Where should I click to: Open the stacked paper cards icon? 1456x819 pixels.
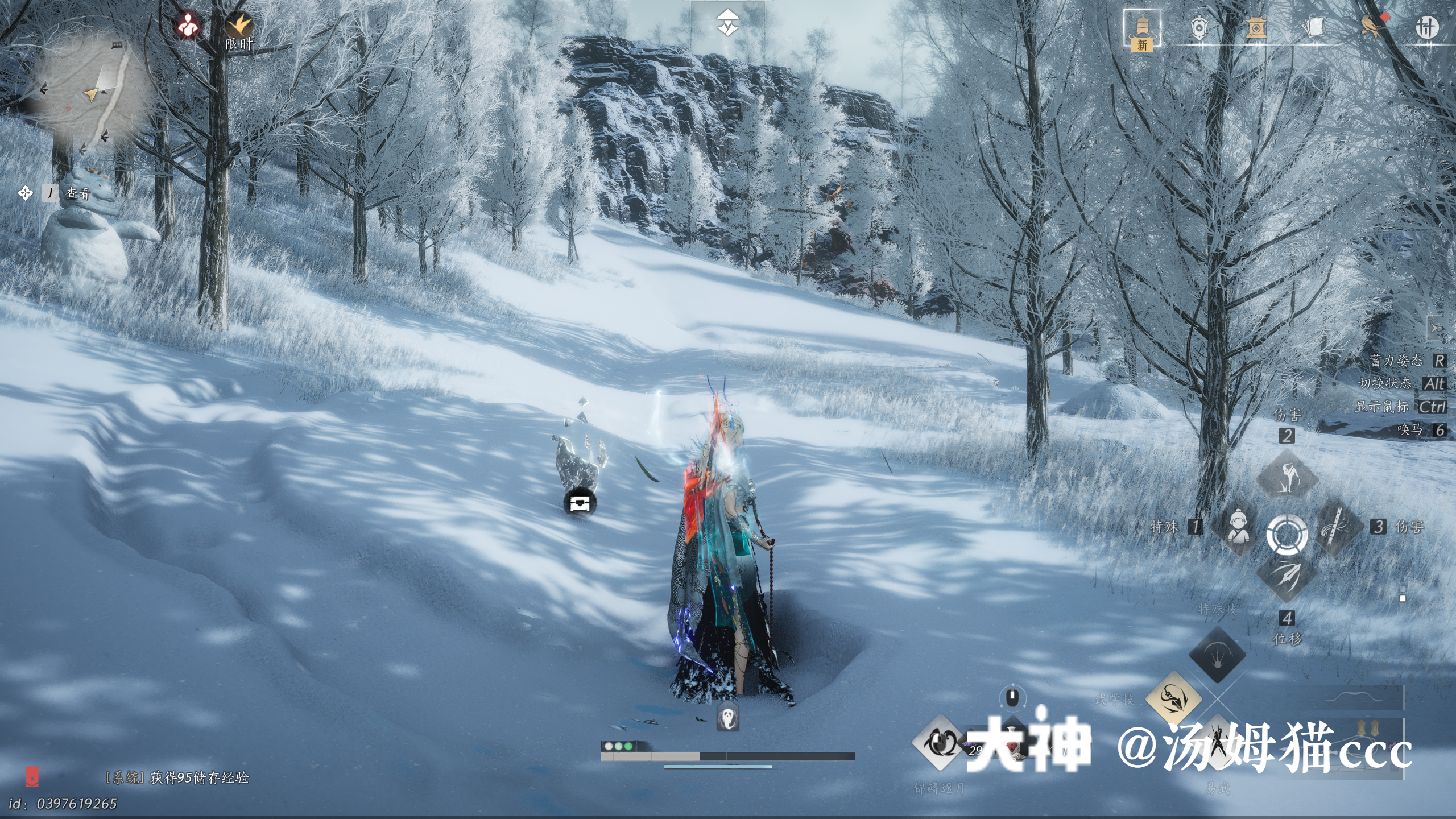pos(1313,27)
